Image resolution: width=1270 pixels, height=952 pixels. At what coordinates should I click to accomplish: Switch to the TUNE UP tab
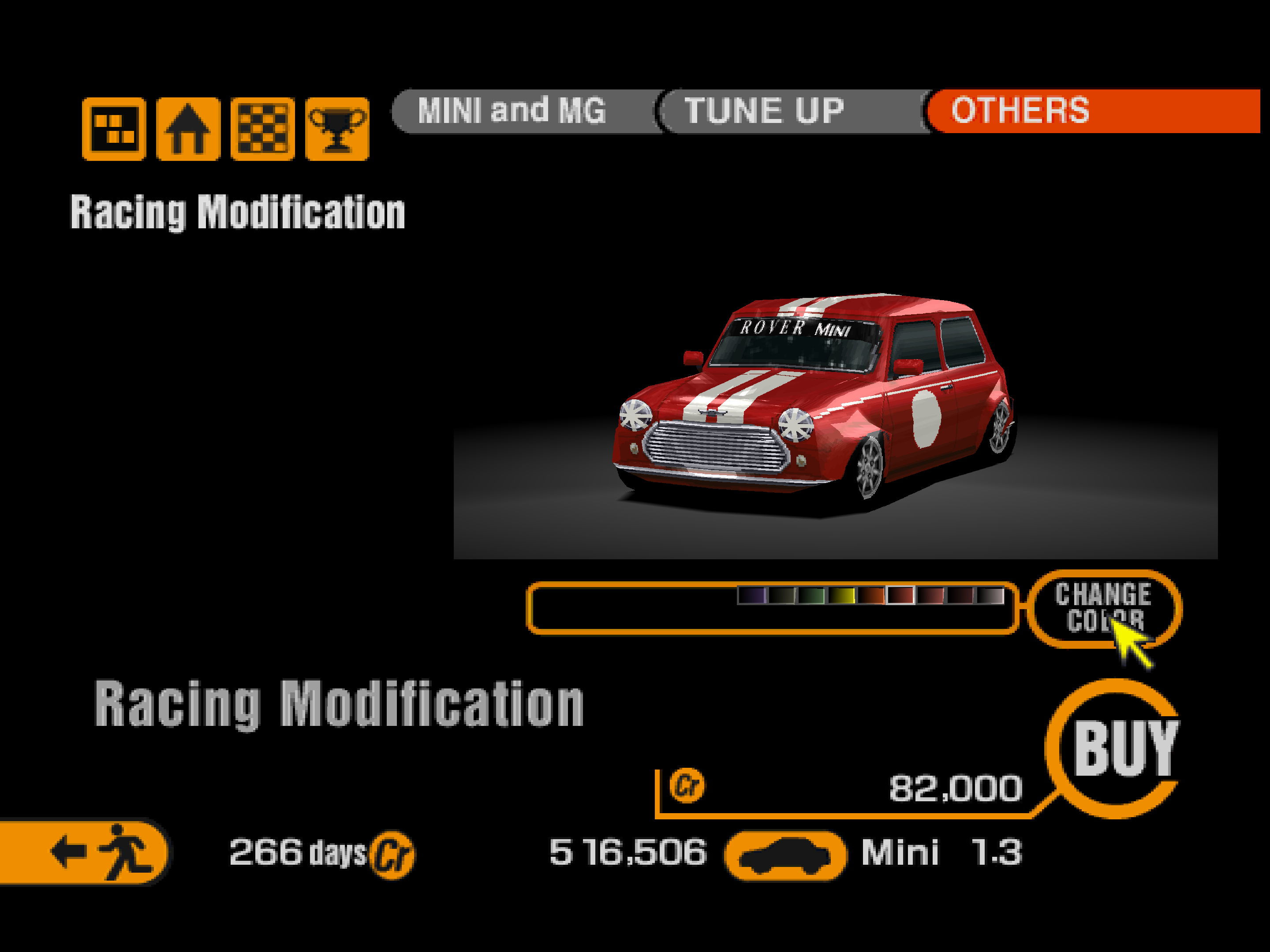764,111
